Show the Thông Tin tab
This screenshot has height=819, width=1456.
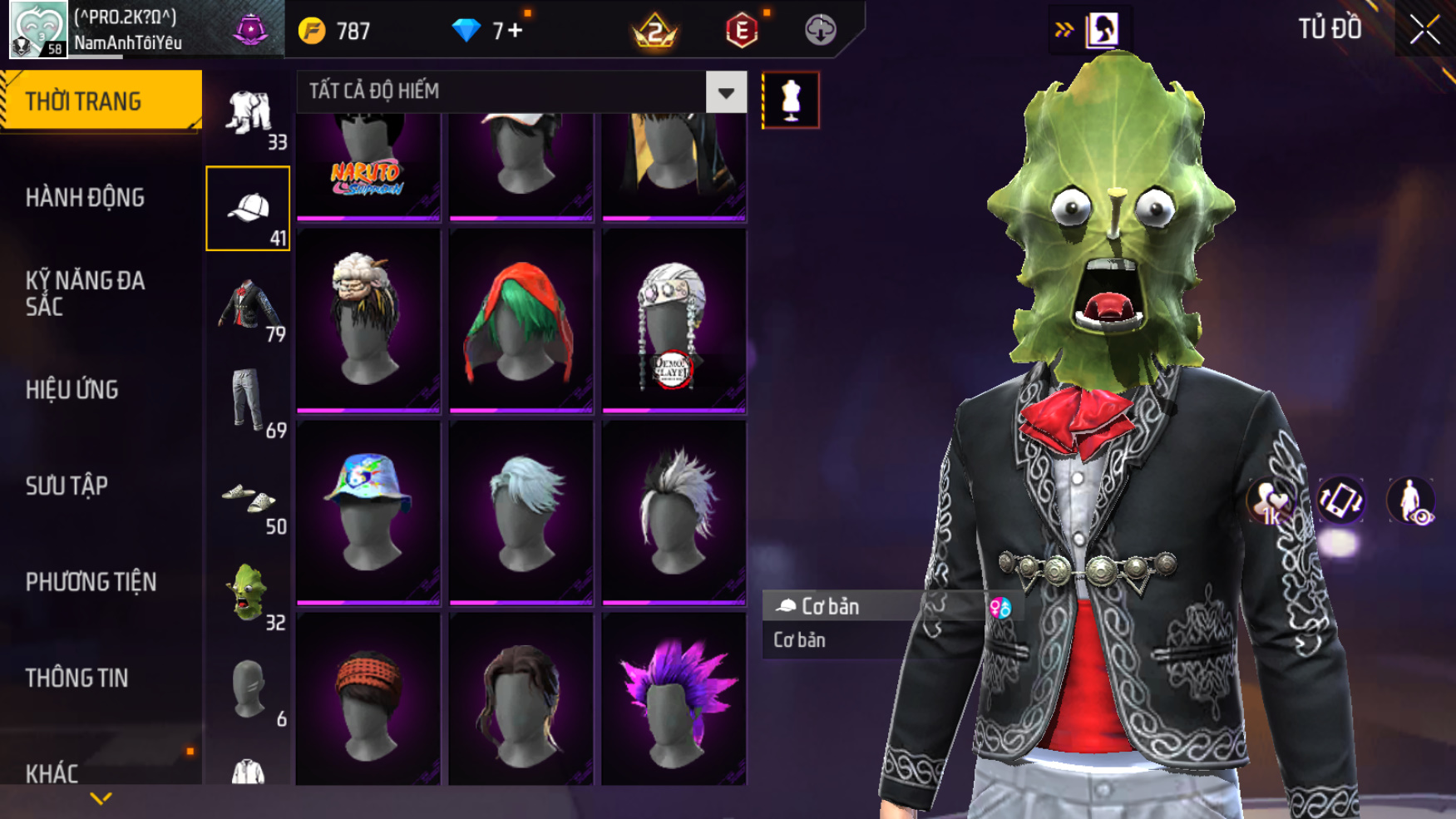pos(77,678)
